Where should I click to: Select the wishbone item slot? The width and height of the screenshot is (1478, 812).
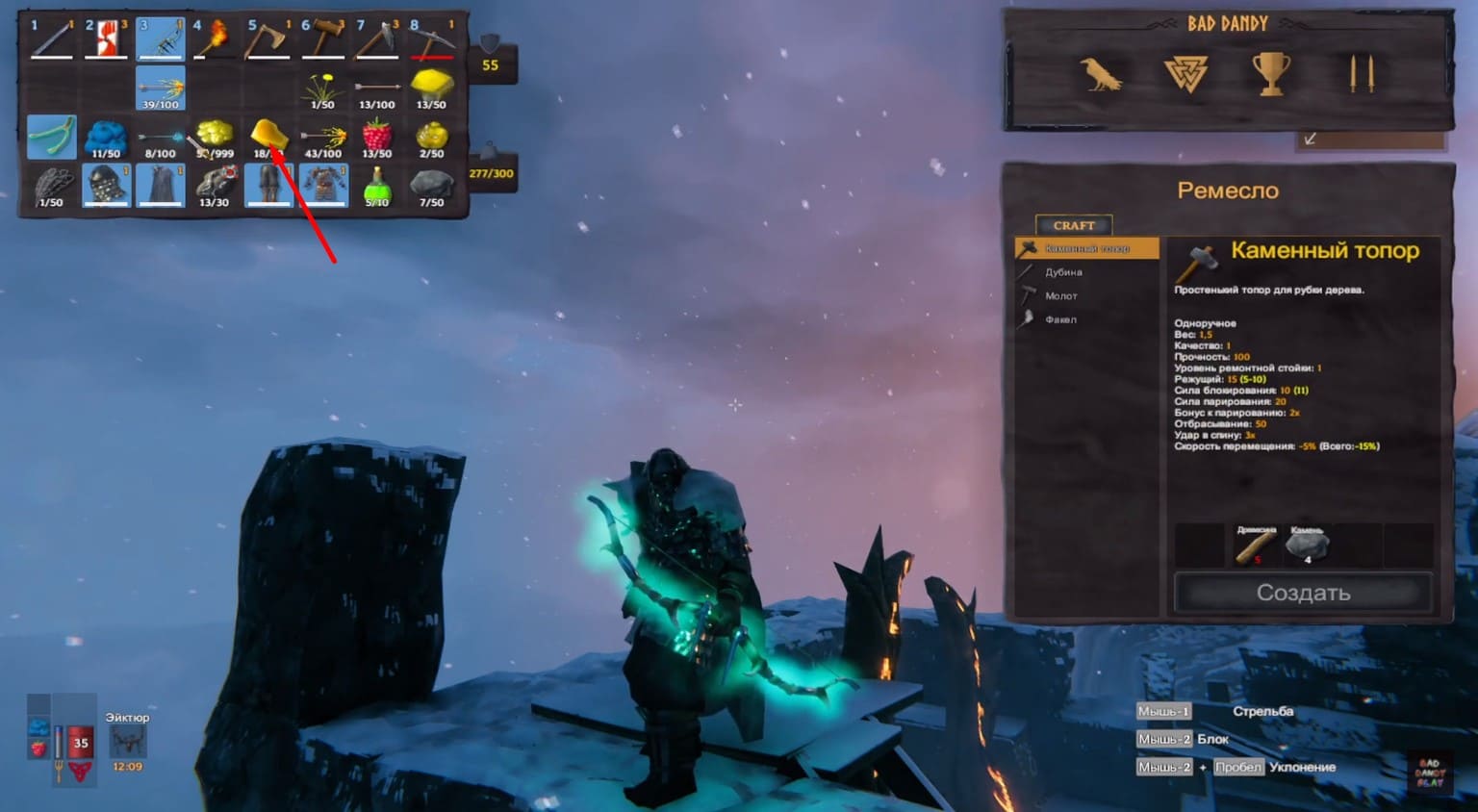click(52, 138)
